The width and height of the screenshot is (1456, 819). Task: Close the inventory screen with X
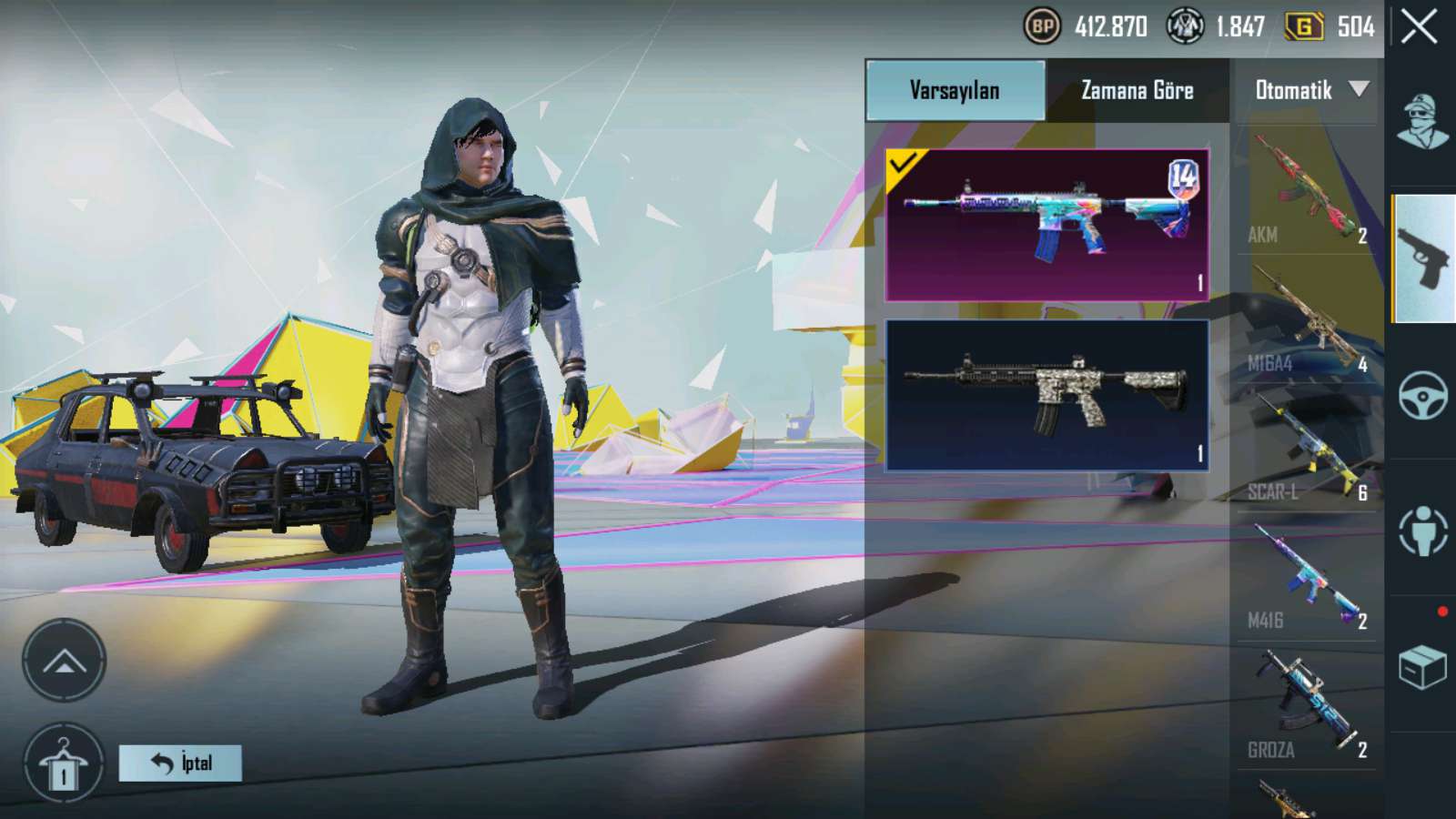[1420, 27]
